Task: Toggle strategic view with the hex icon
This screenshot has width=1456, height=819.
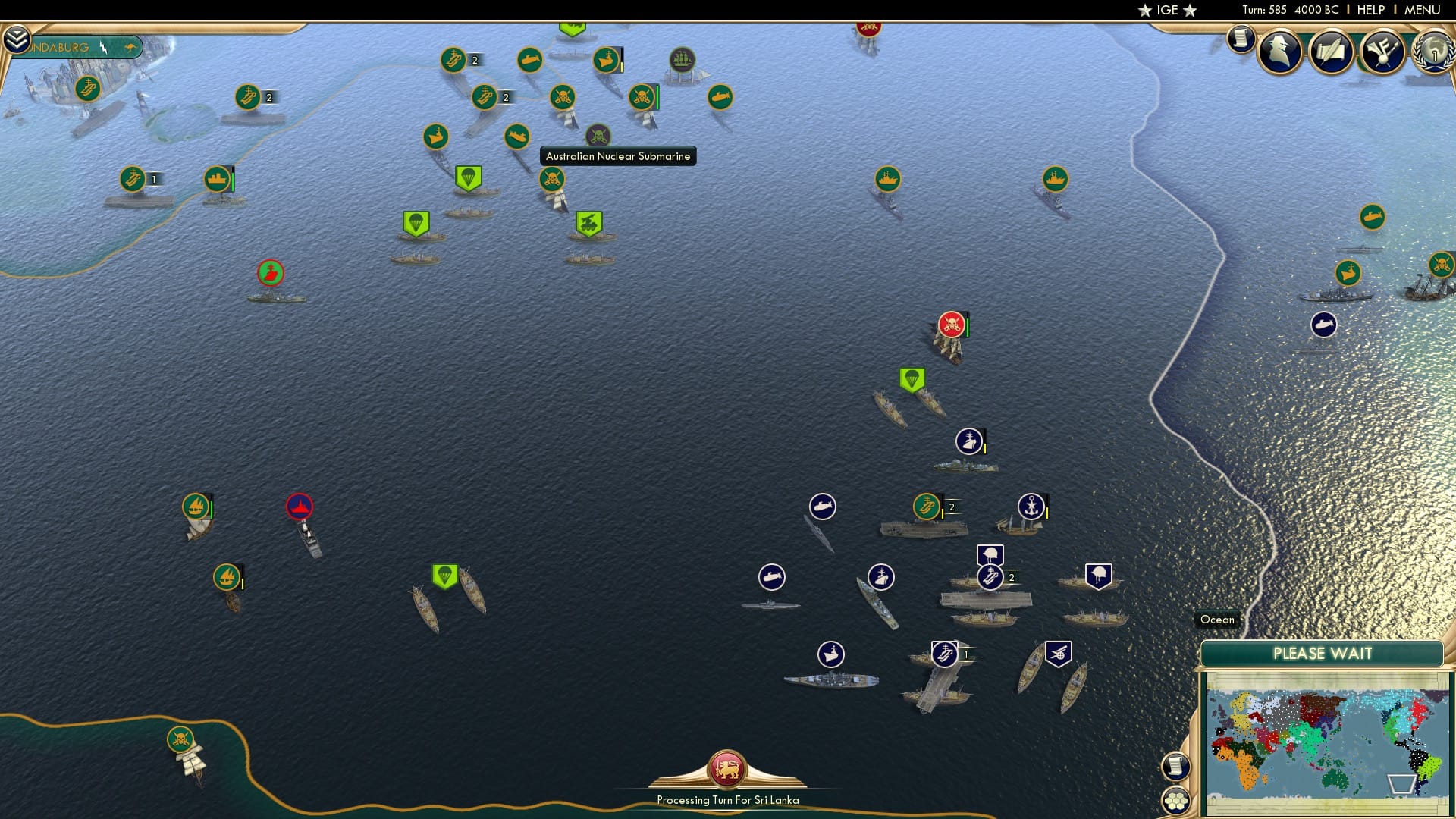Action: (x=1176, y=799)
